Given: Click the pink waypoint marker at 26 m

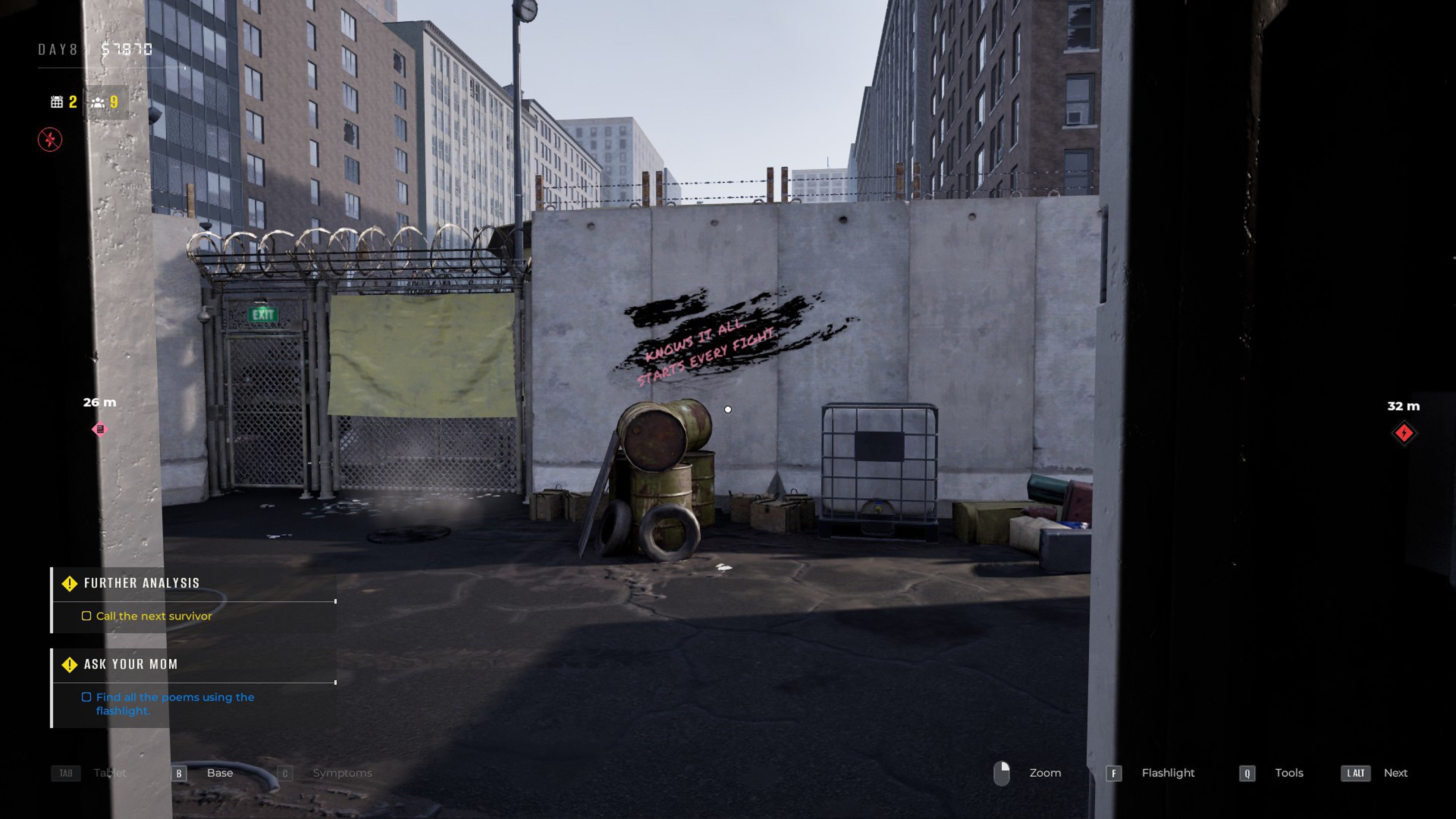Looking at the screenshot, I should tap(100, 430).
